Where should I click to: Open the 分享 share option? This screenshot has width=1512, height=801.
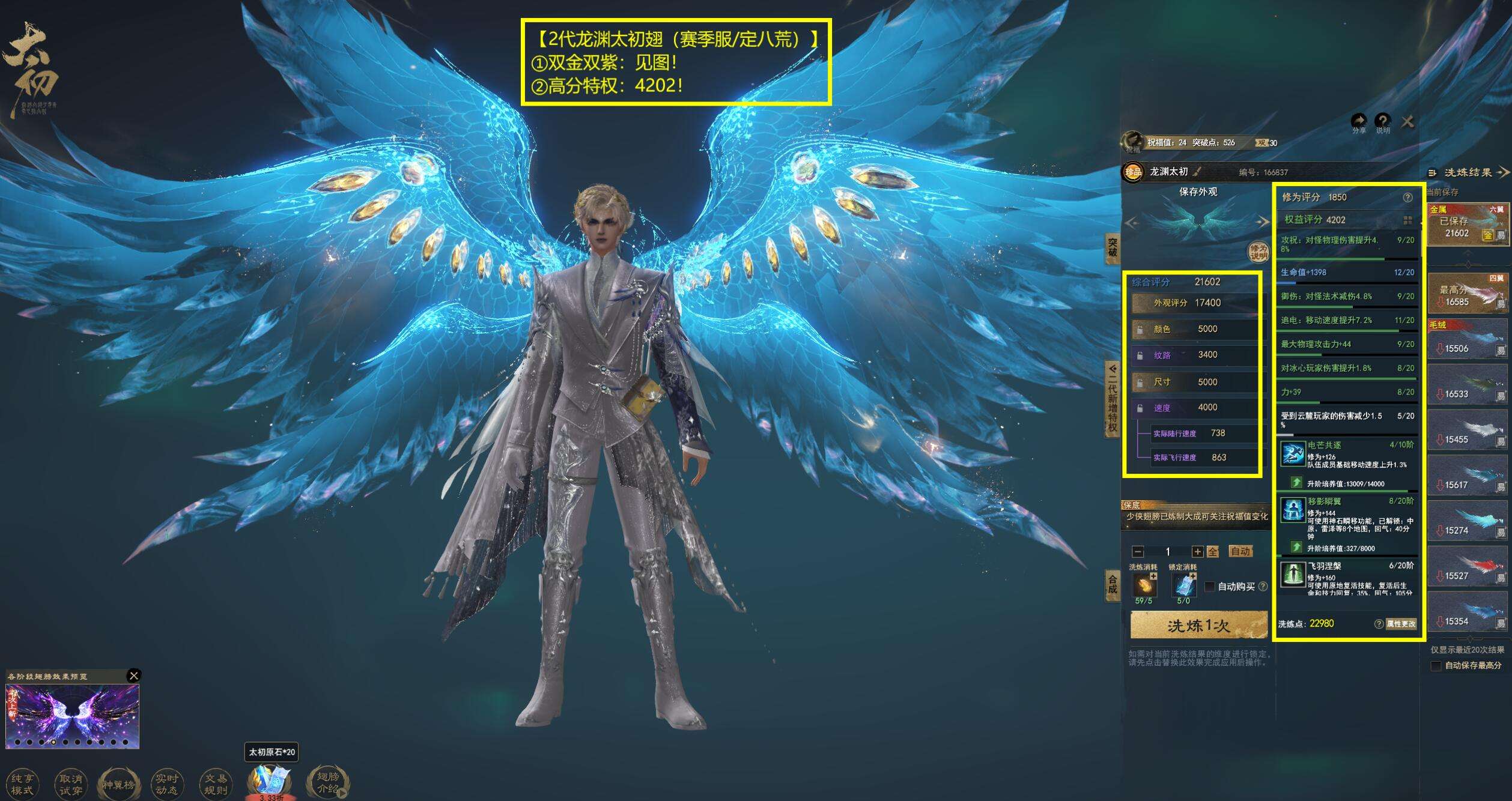[1359, 122]
